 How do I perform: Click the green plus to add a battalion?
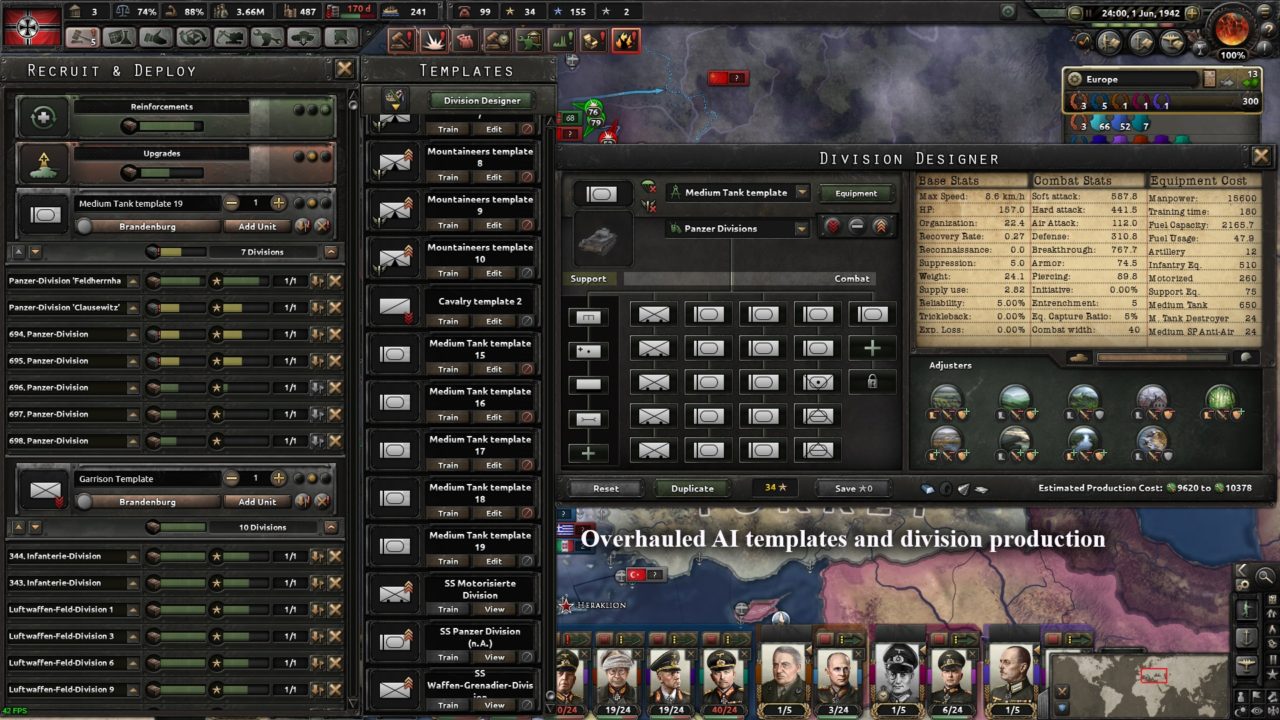point(871,348)
